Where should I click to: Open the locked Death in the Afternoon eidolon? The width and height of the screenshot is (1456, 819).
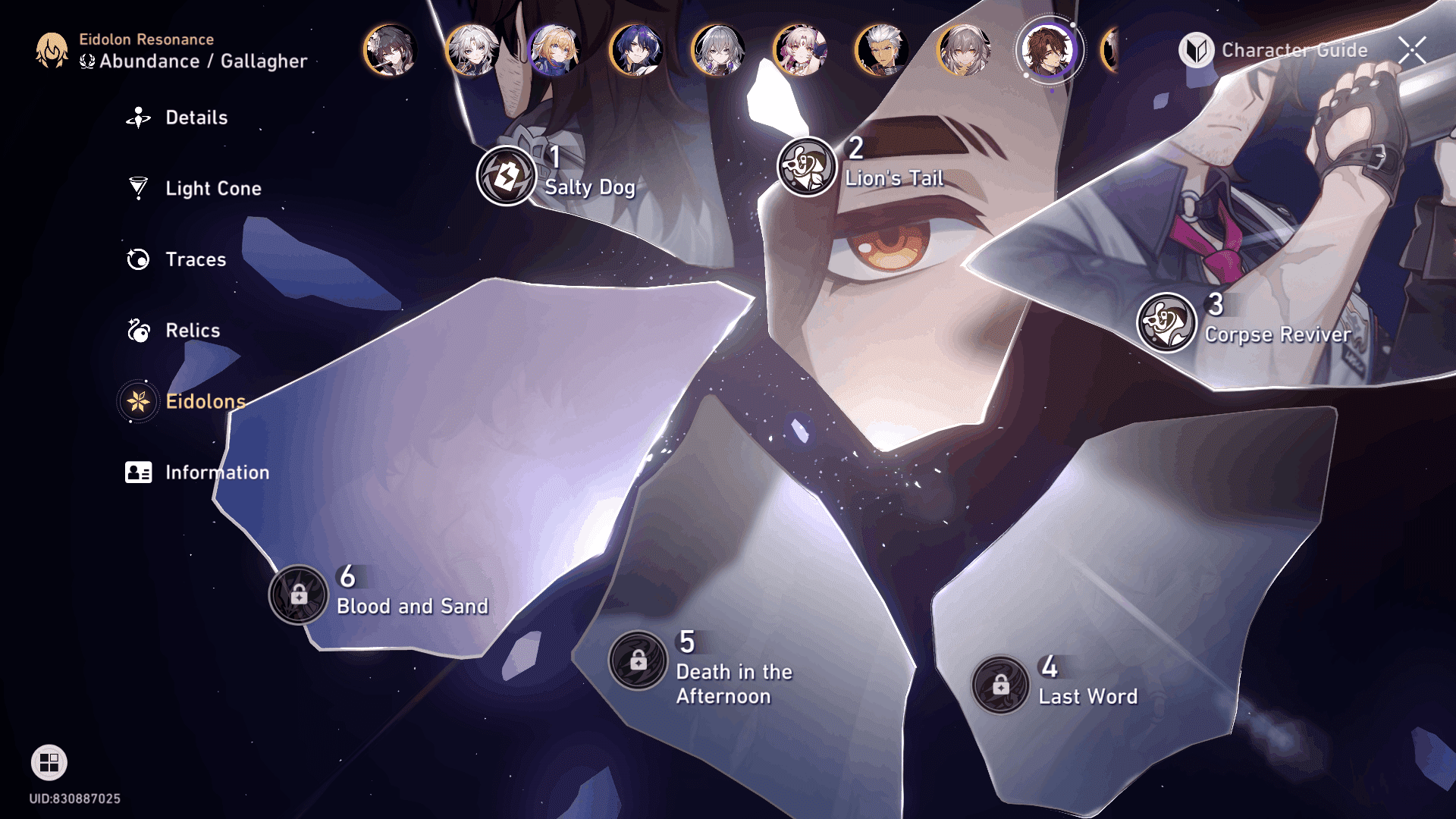click(638, 661)
